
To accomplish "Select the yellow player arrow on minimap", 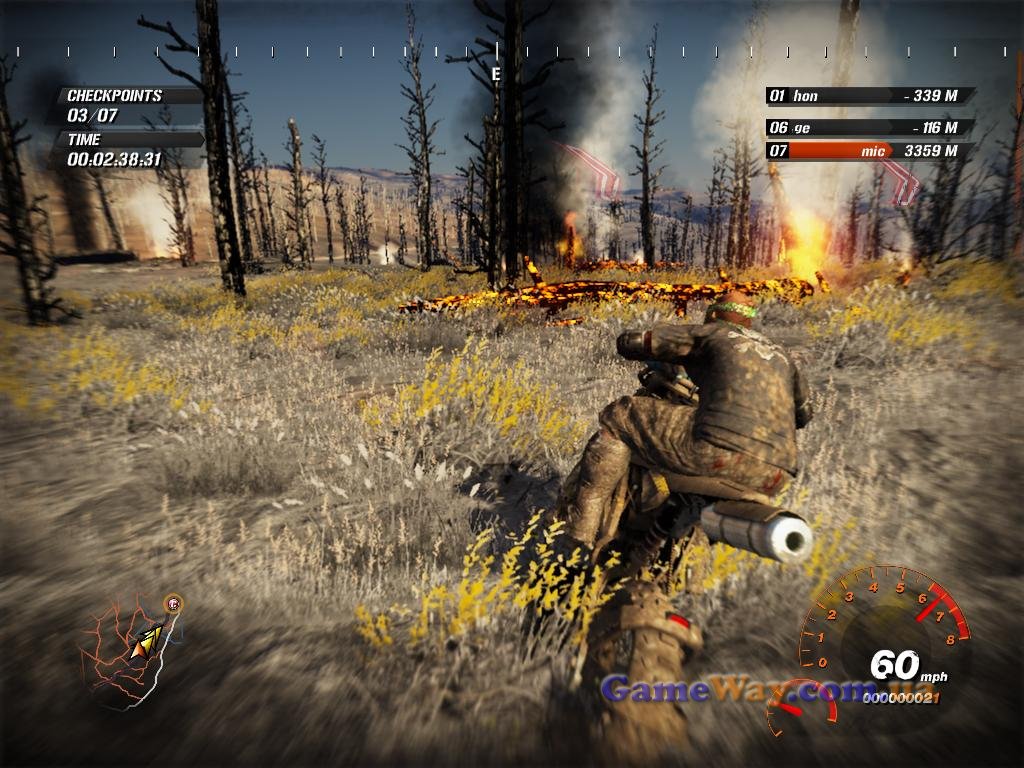I will [146, 641].
